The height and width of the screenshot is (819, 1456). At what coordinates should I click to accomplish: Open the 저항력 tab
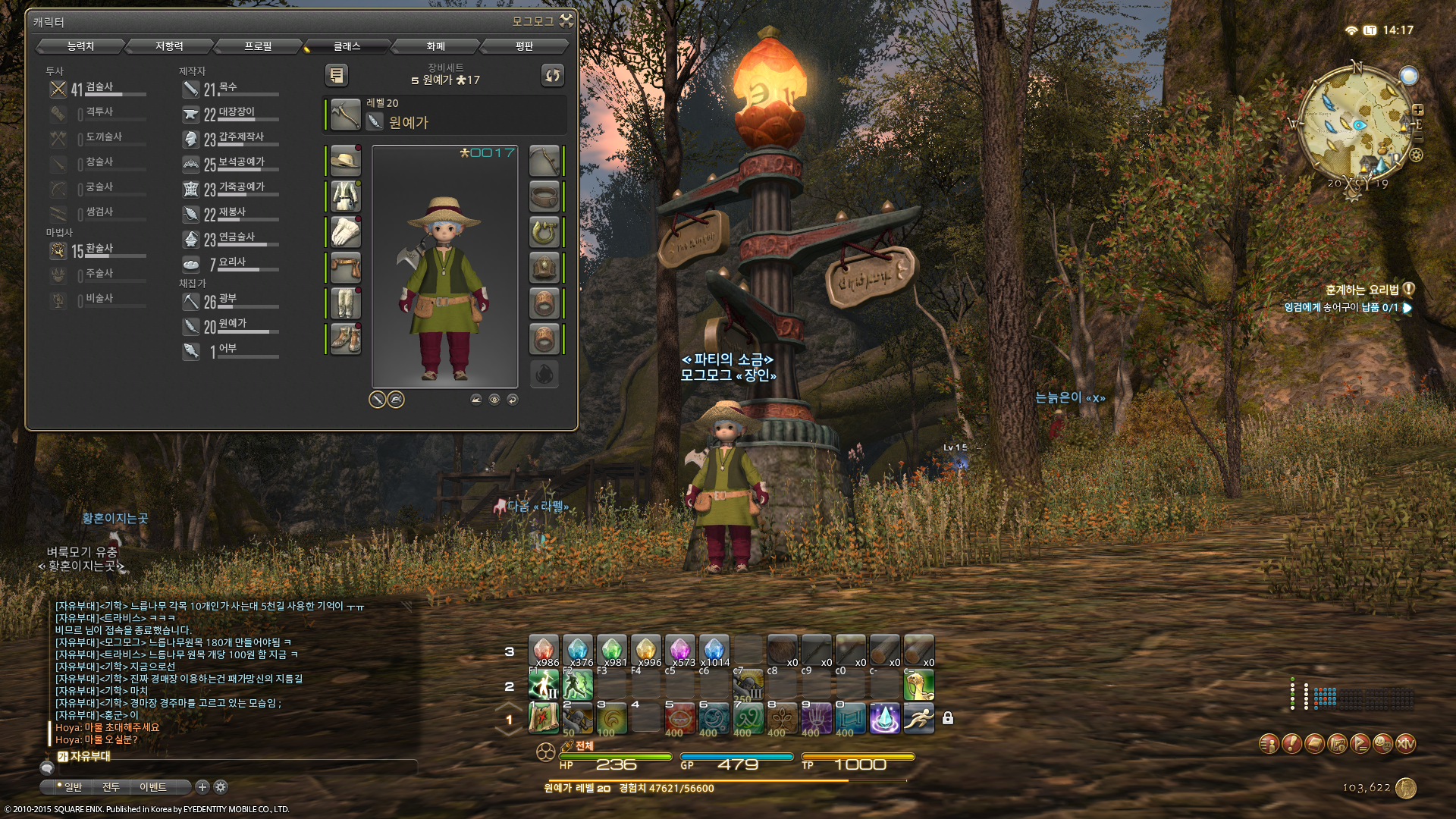[169, 46]
